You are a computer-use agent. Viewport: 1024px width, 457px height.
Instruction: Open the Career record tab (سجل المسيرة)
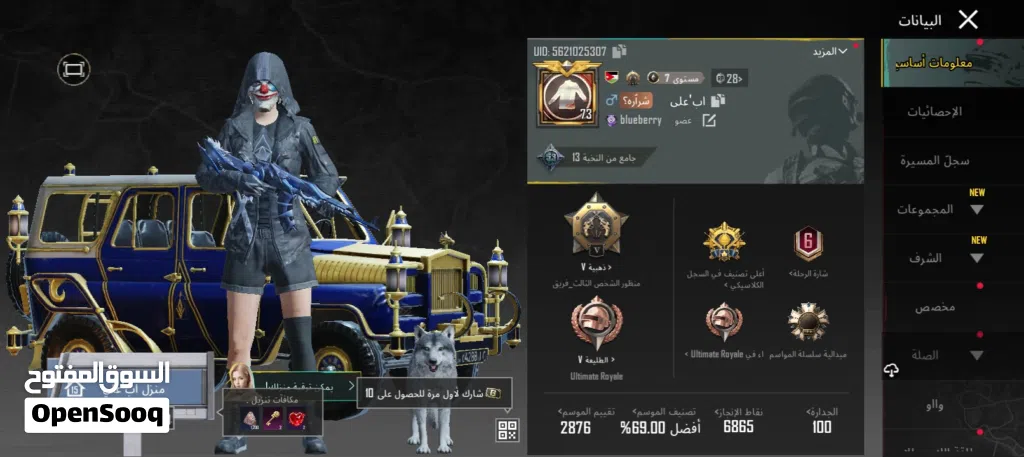(x=934, y=160)
